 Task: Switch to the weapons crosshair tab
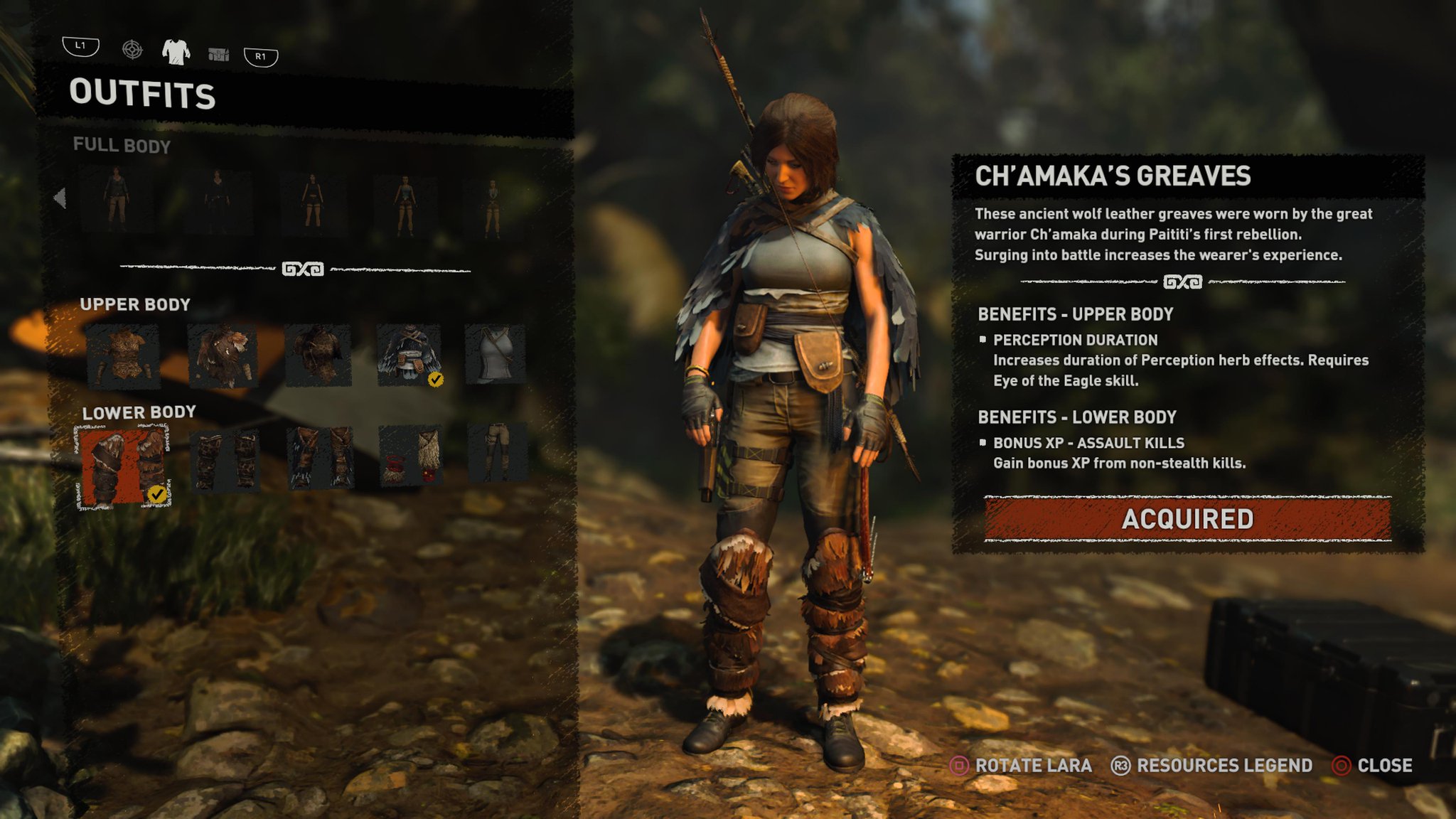point(132,50)
